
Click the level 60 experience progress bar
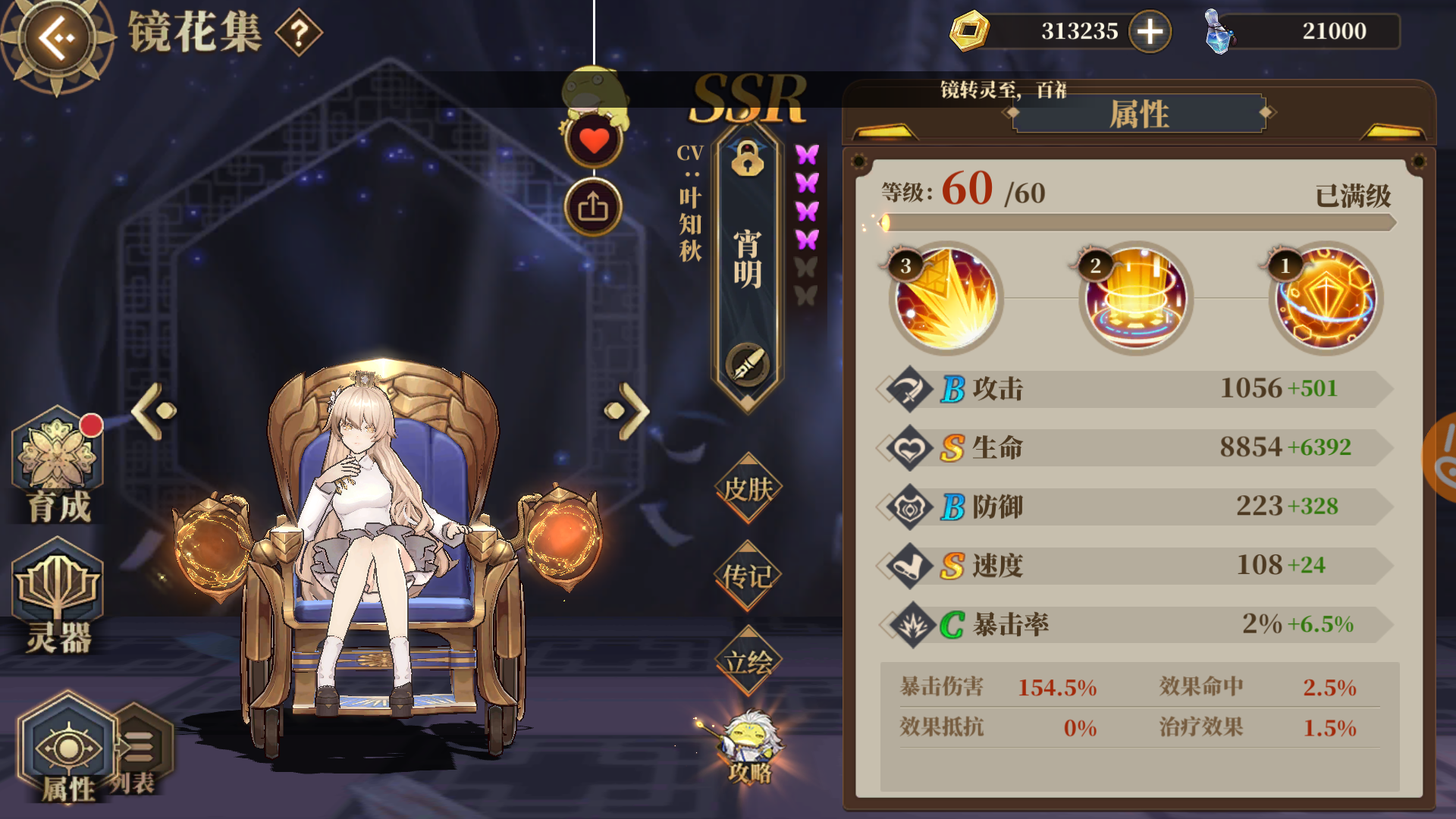pyautogui.click(x=1137, y=223)
